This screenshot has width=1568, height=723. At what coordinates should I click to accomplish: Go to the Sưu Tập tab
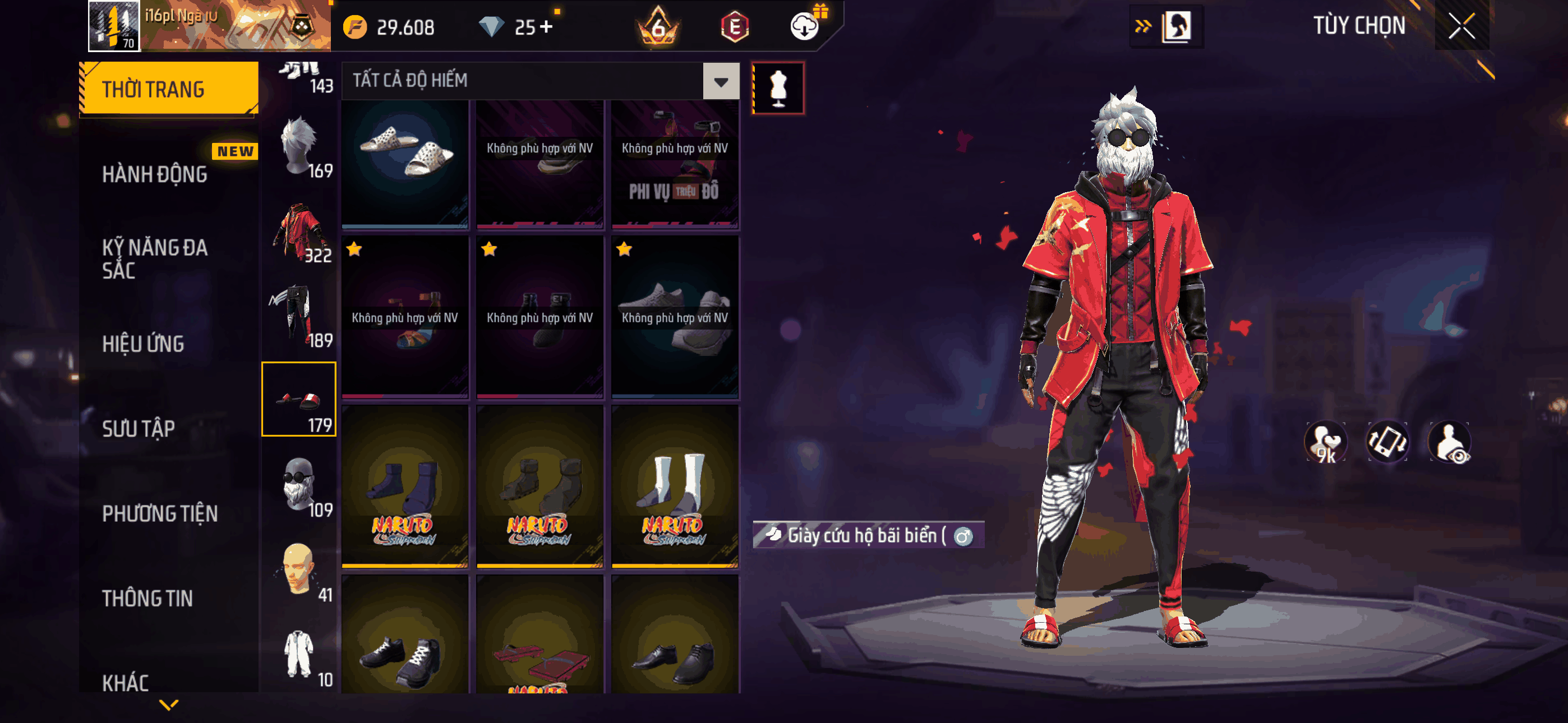pyautogui.click(x=138, y=428)
